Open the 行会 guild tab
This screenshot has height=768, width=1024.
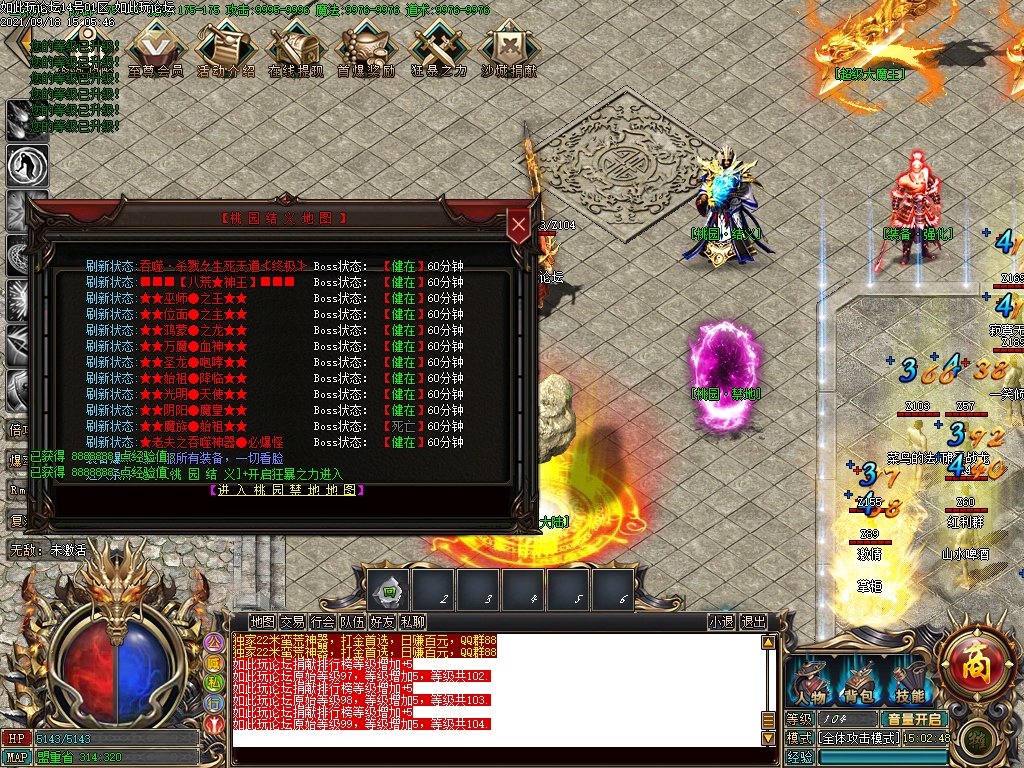(x=322, y=622)
